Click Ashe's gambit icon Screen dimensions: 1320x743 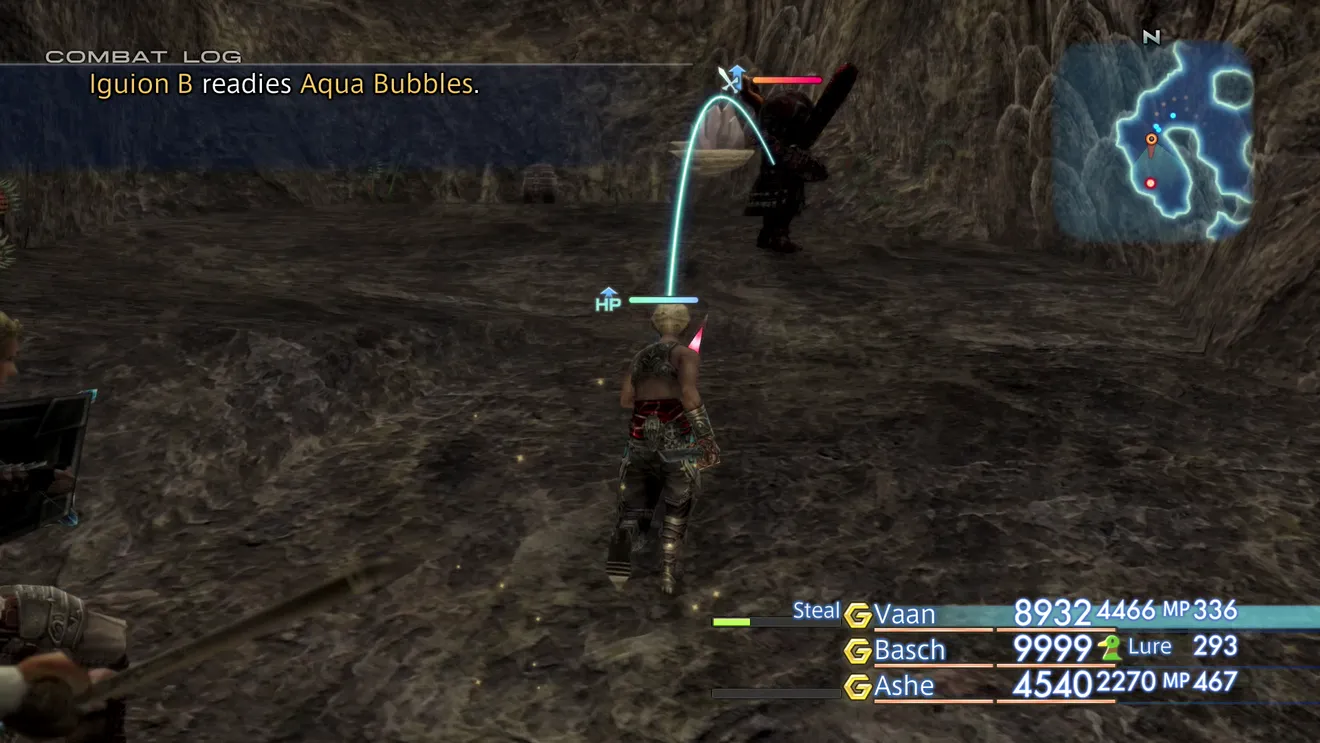[857, 687]
